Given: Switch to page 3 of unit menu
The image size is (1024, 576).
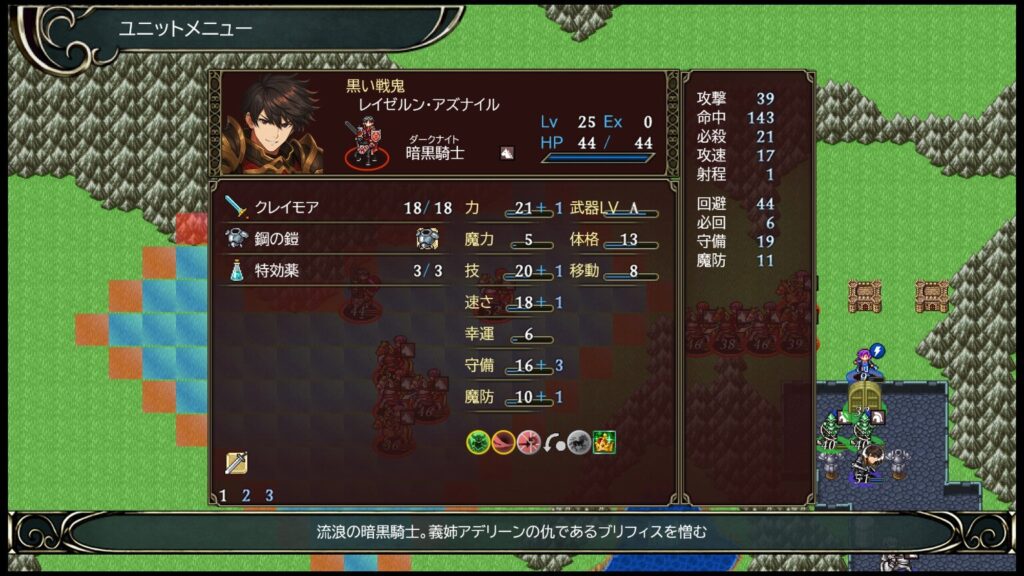Looking at the screenshot, I should coord(269,495).
